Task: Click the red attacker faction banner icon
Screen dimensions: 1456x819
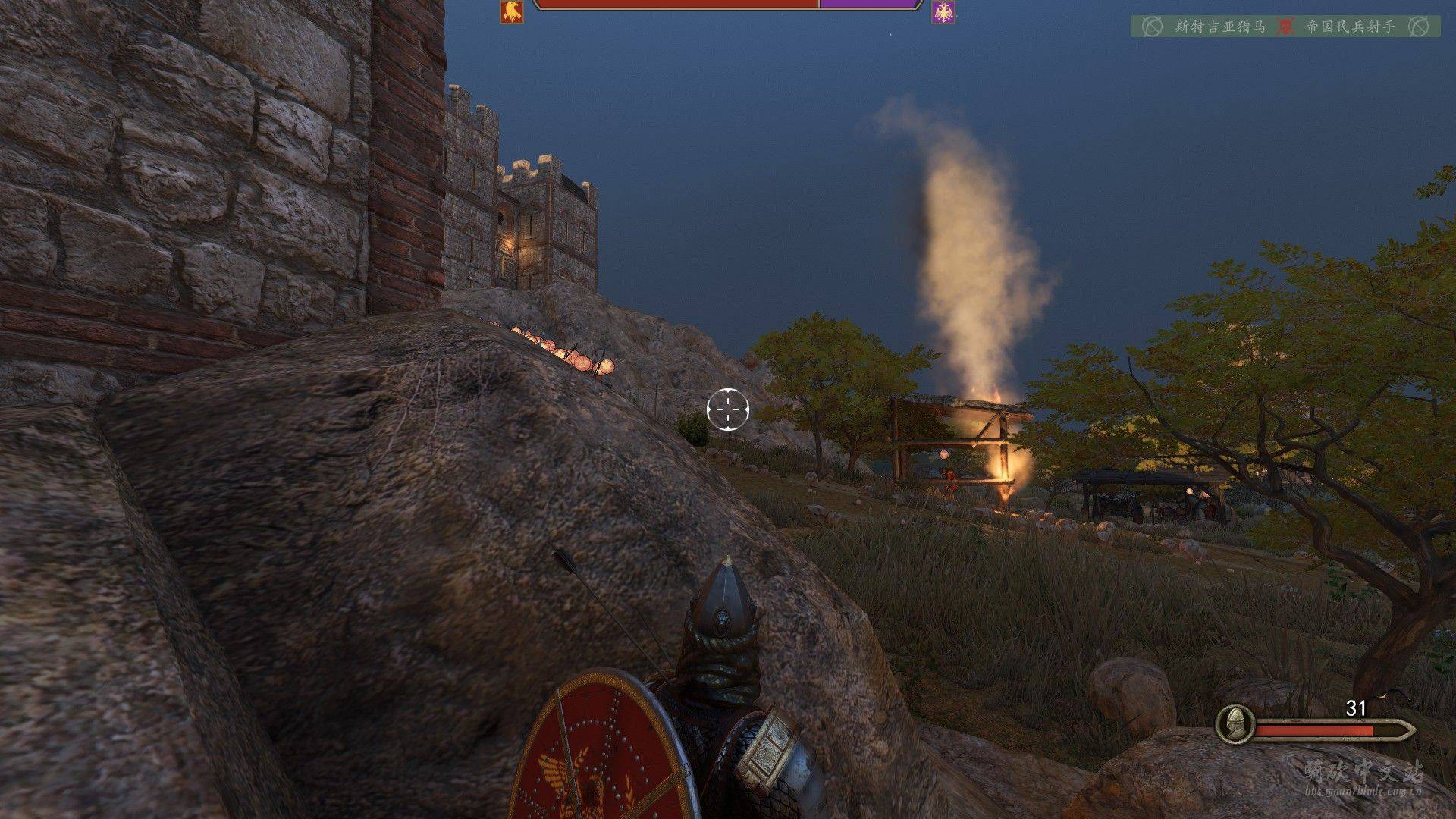Action: pos(512,11)
